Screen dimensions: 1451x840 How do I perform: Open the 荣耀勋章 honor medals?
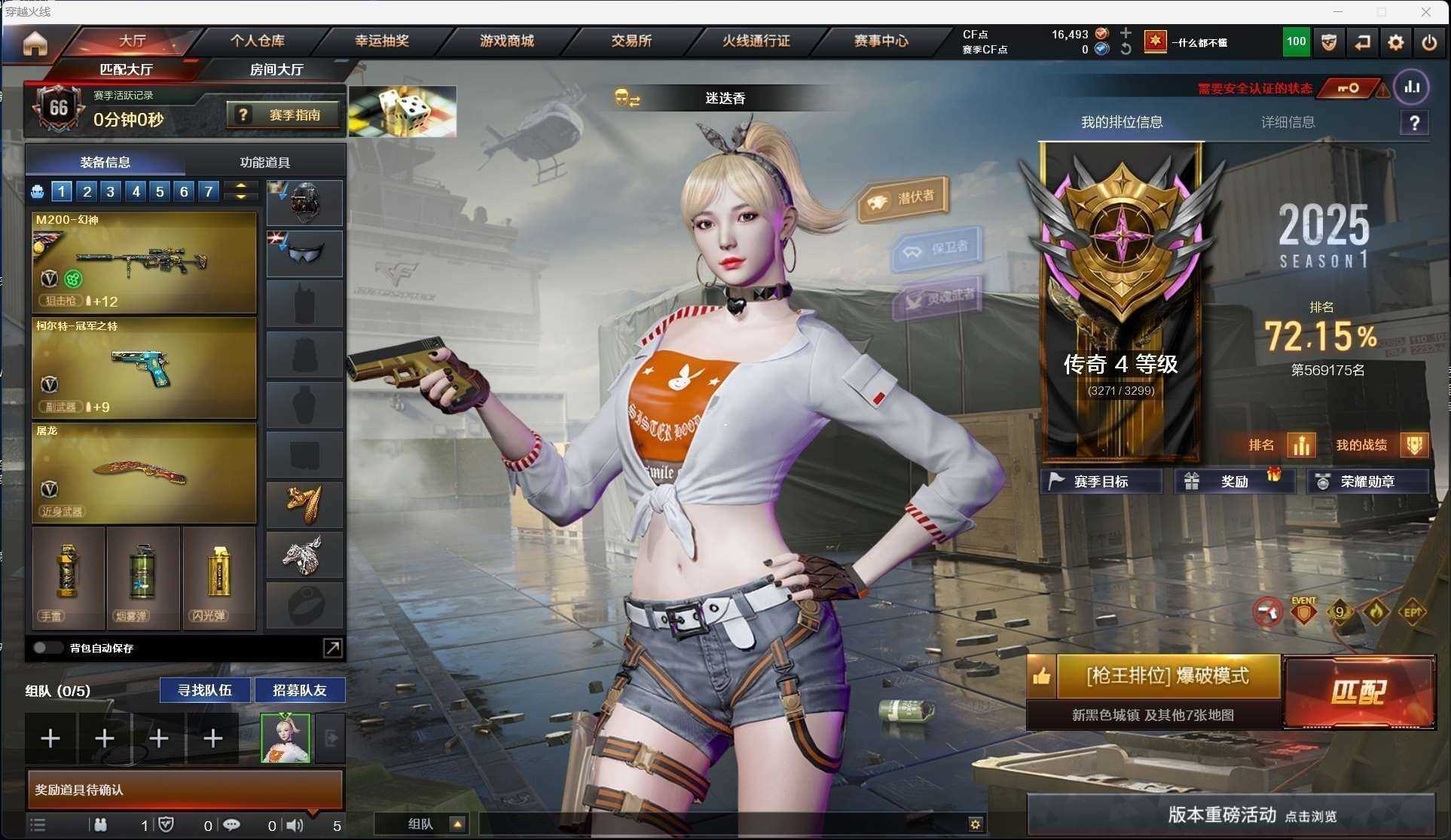(x=1367, y=481)
